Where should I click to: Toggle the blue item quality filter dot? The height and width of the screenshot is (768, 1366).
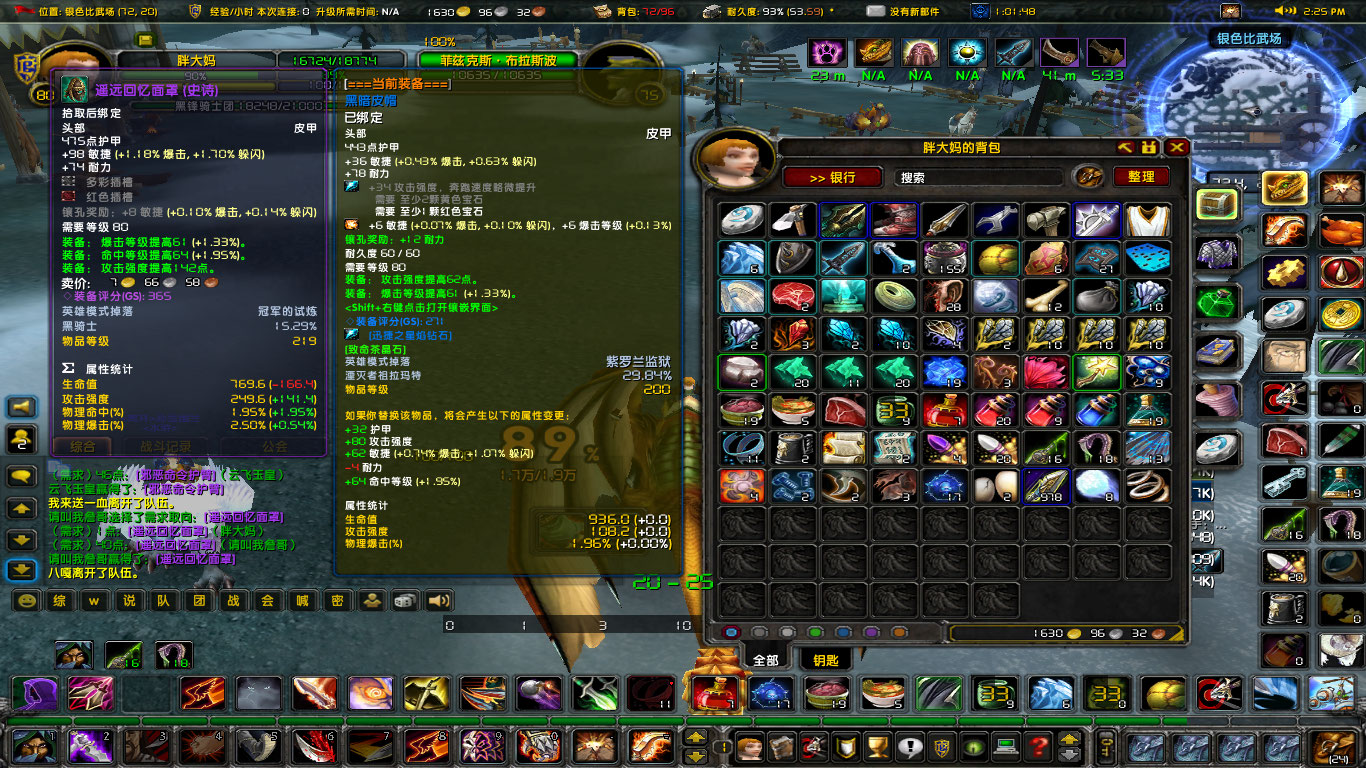(x=841, y=630)
